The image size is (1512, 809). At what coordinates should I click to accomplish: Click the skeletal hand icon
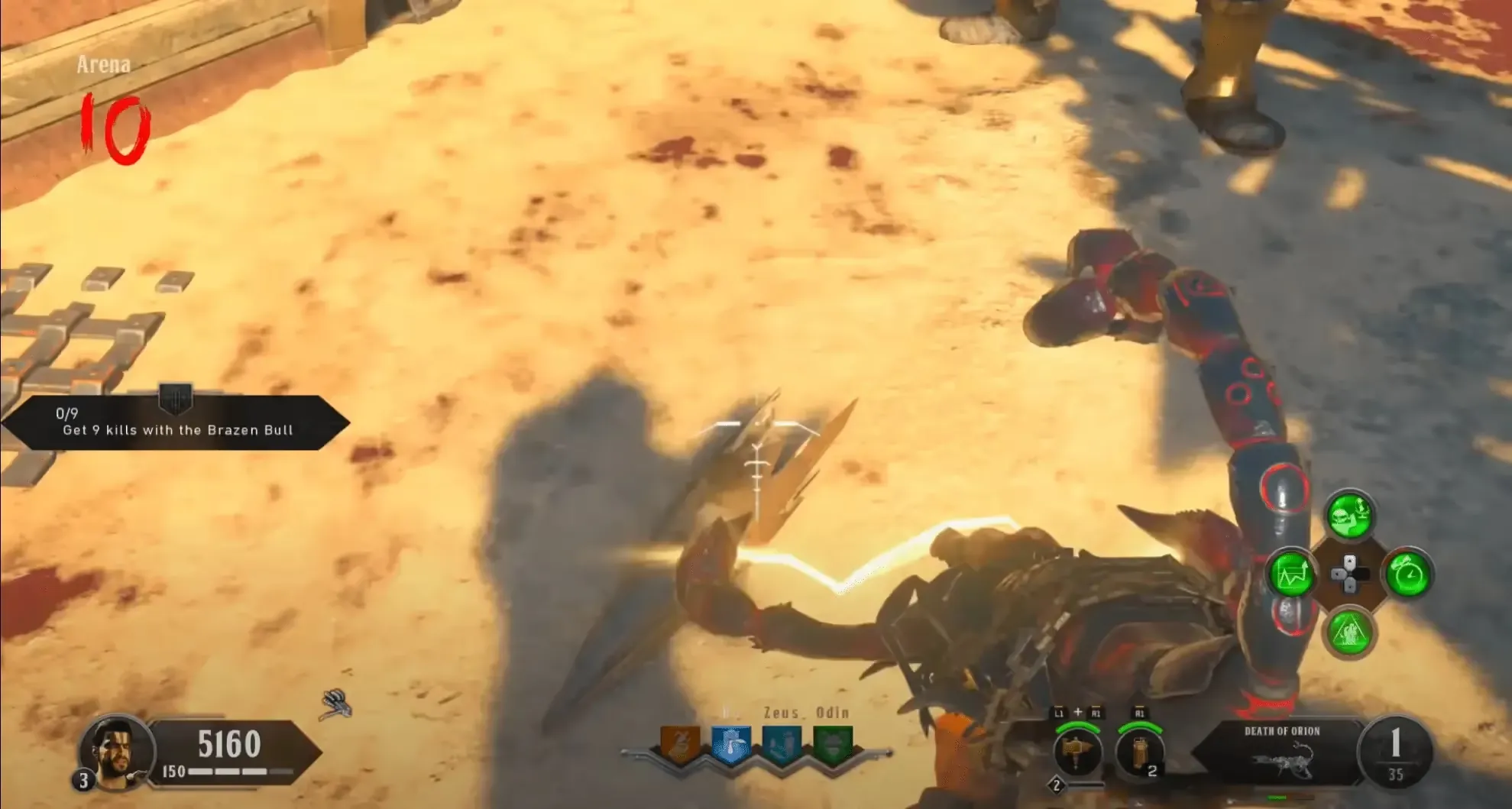coord(336,704)
